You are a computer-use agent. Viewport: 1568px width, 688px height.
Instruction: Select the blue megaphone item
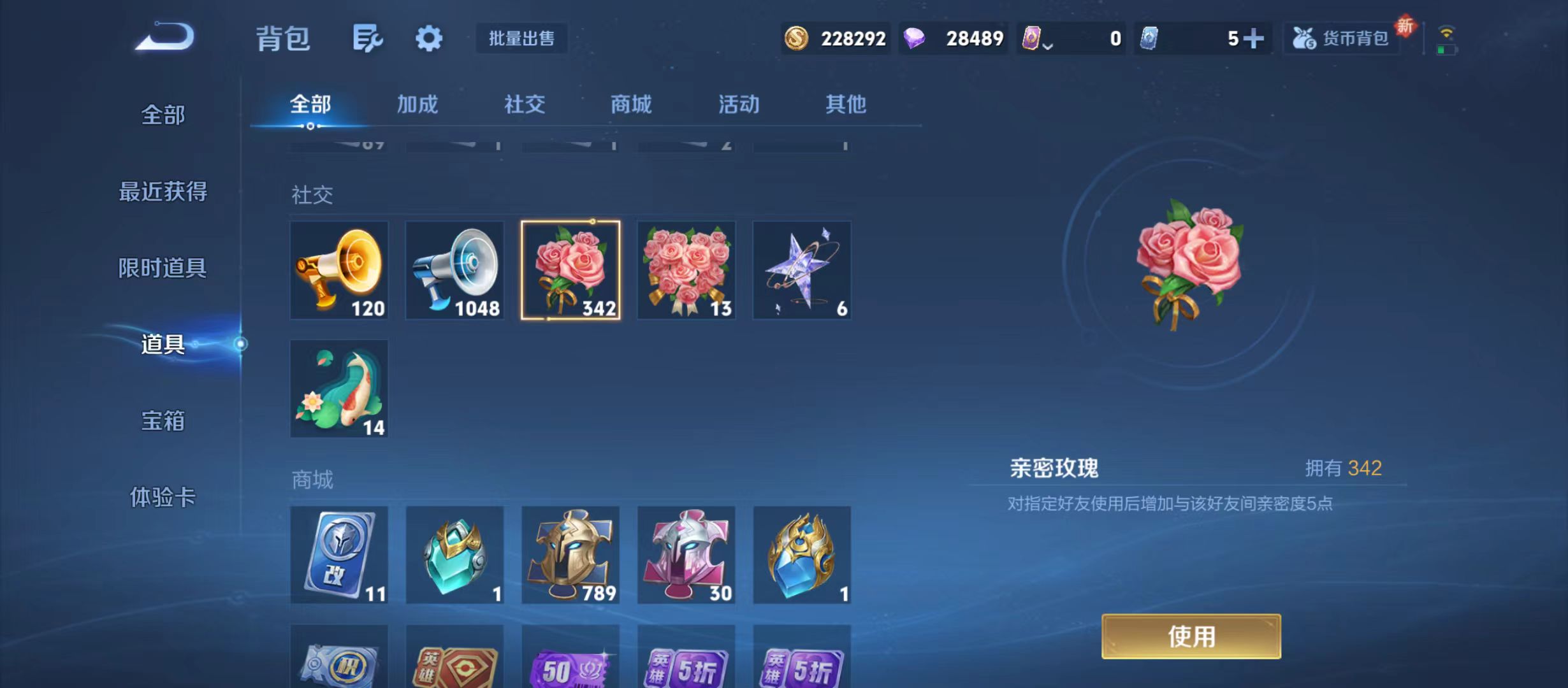tap(455, 270)
